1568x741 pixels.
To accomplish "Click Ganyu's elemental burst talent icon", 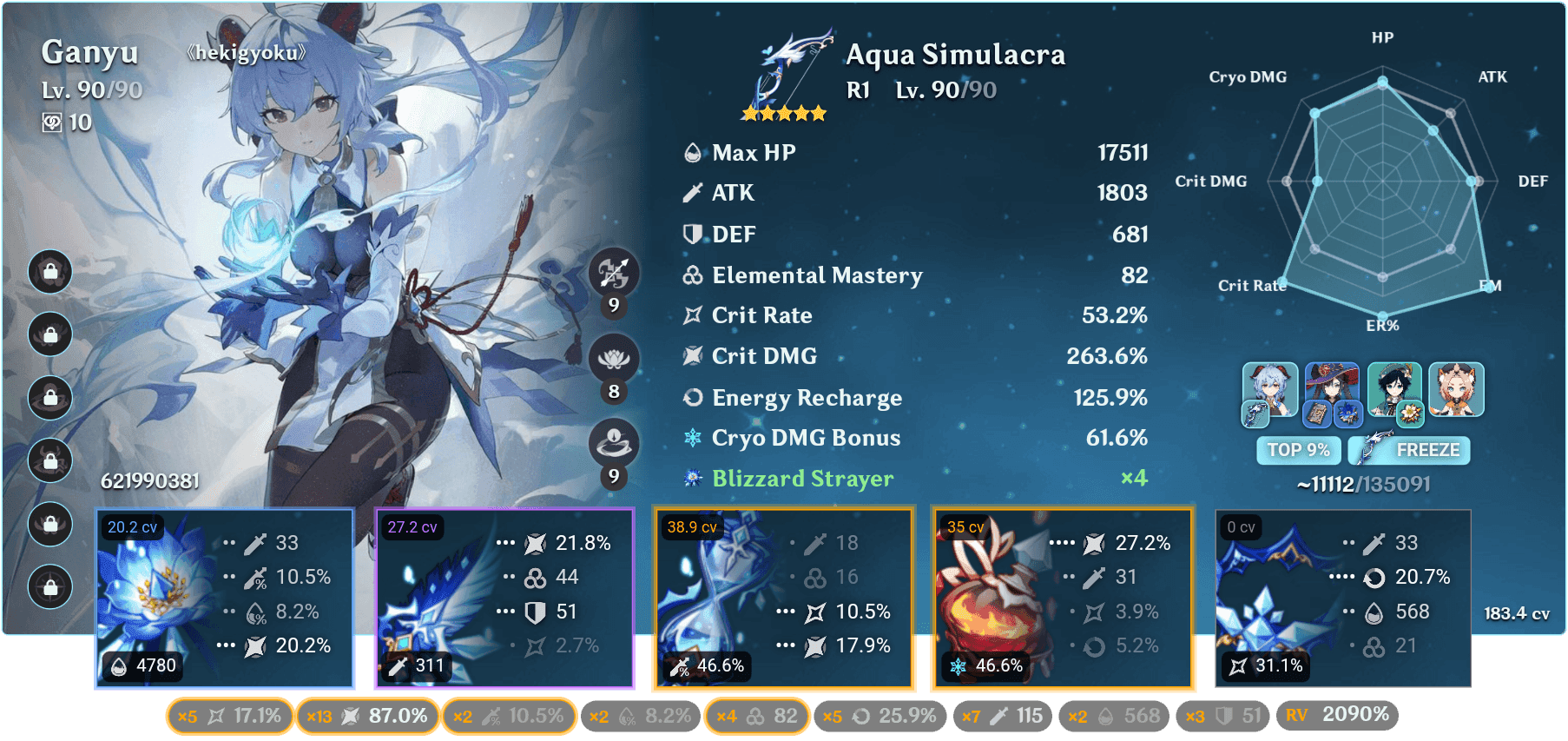I will point(614,441).
